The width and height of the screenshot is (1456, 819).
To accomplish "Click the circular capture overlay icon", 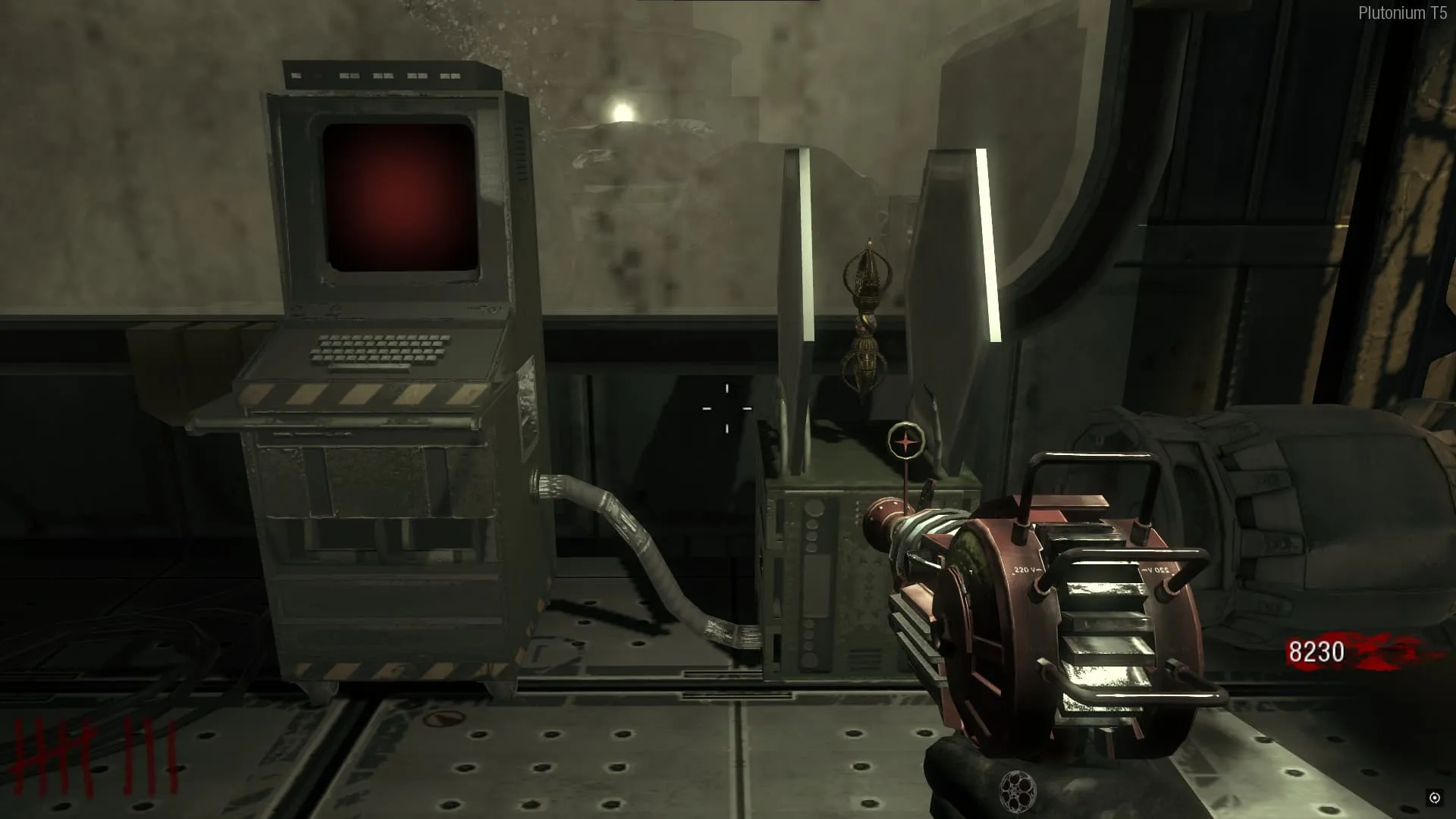I will click(1434, 797).
